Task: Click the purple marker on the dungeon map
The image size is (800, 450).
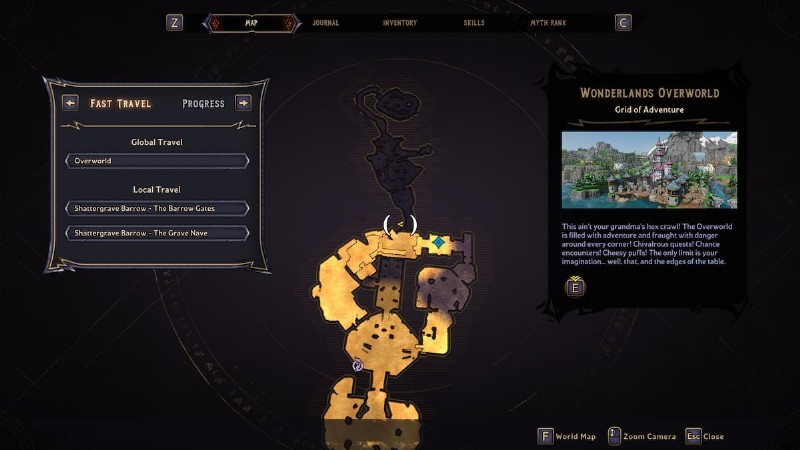Action: [x=358, y=366]
